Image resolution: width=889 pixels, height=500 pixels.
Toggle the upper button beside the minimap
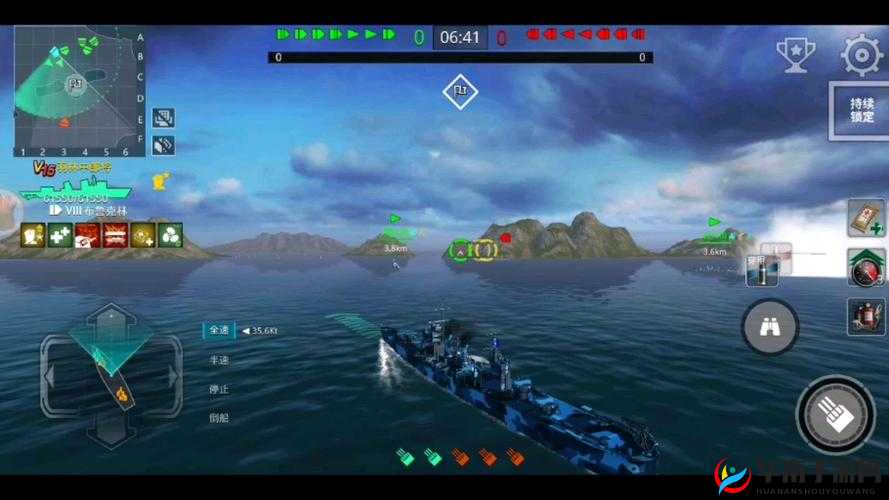click(163, 119)
